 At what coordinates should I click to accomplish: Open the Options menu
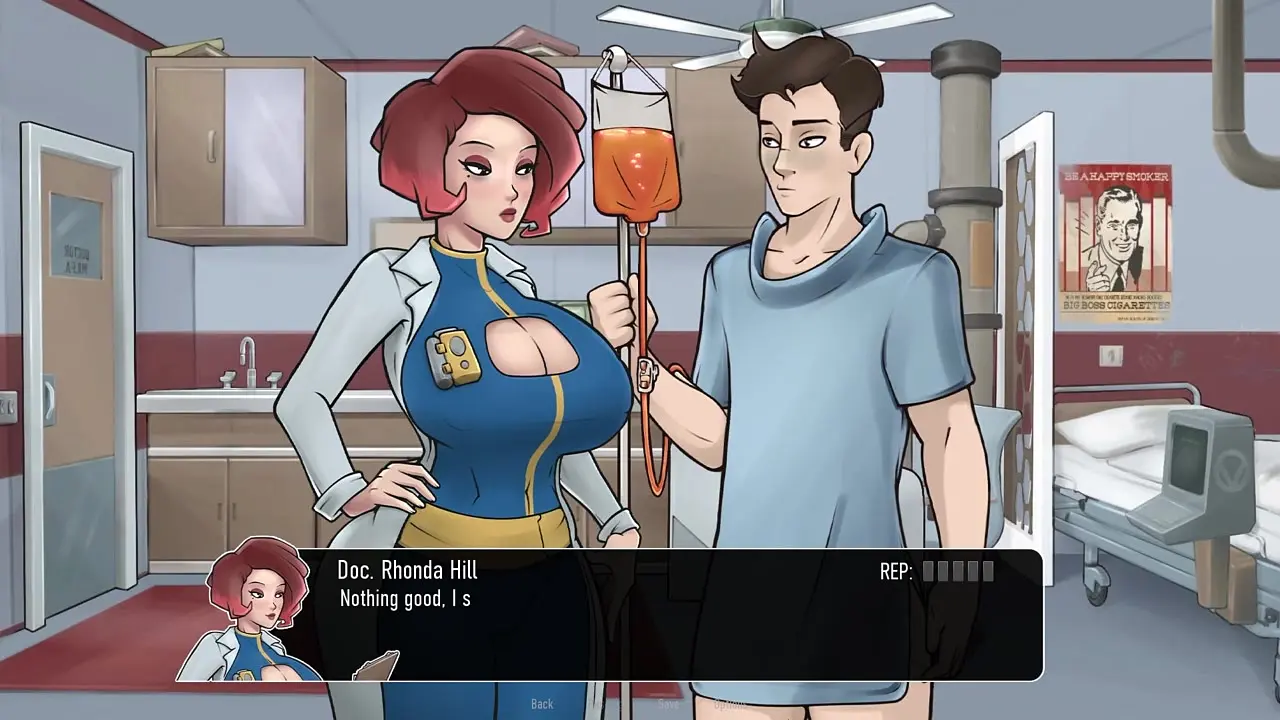pos(730,704)
